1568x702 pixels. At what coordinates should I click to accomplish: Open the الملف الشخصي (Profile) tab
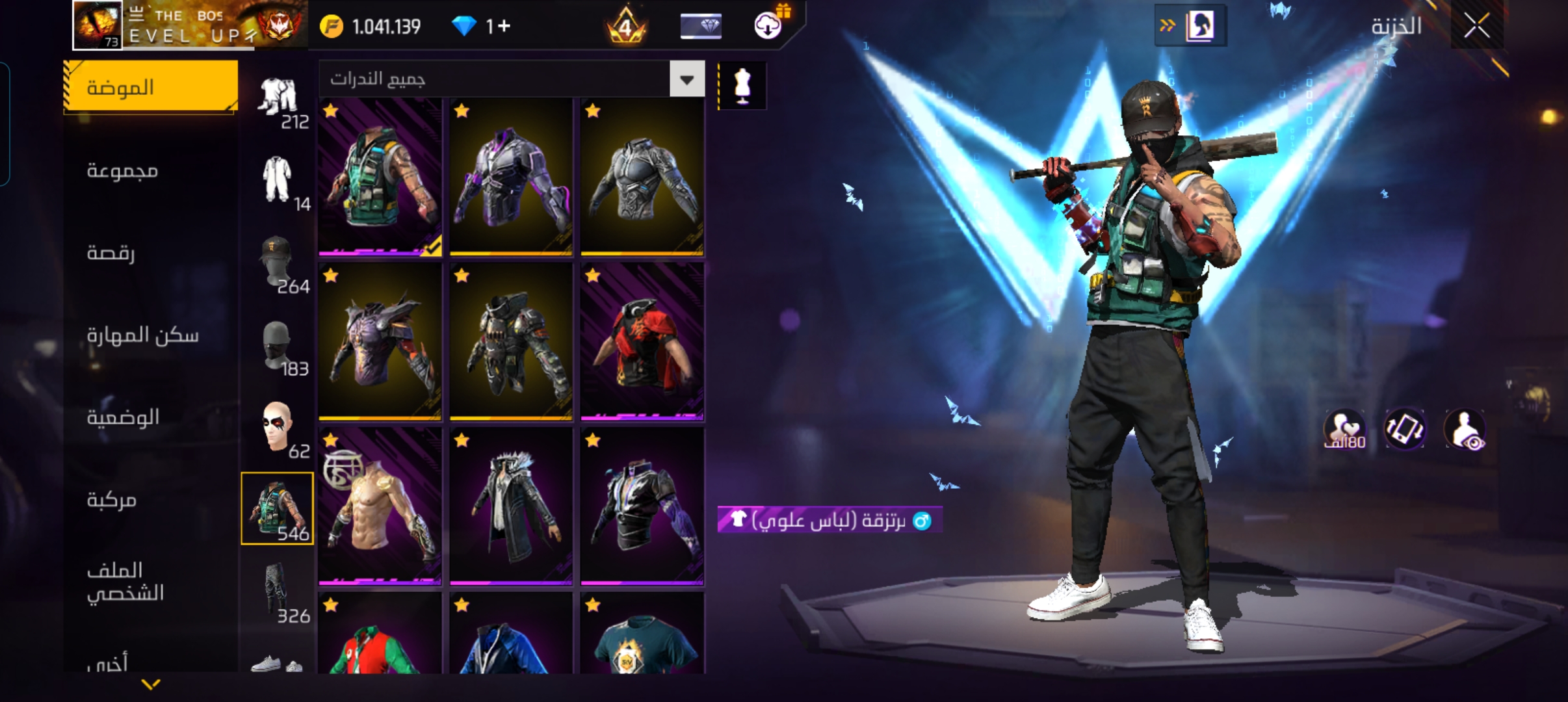pos(125,581)
